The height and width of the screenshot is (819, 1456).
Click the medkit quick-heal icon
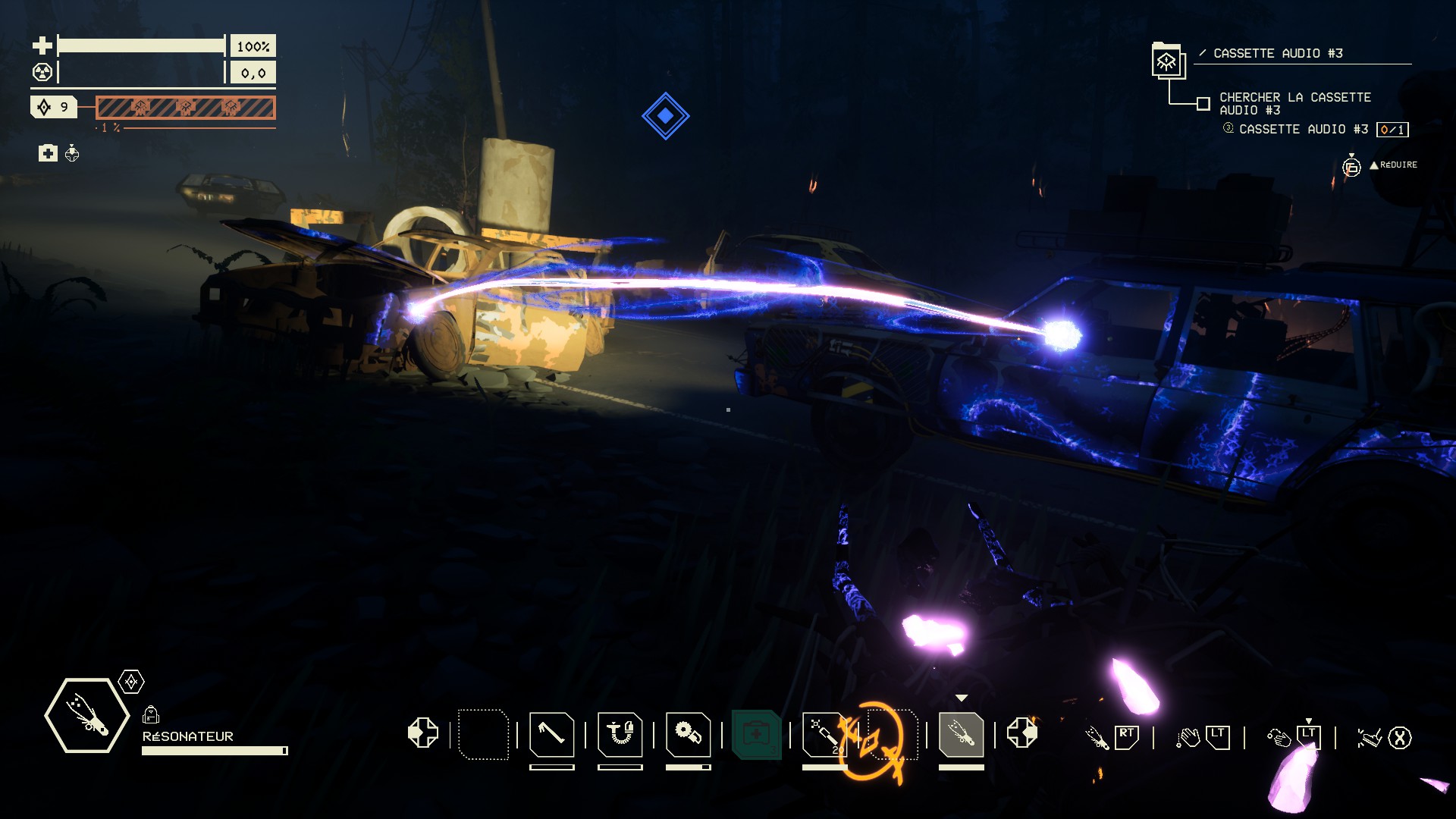(x=48, y=153)
